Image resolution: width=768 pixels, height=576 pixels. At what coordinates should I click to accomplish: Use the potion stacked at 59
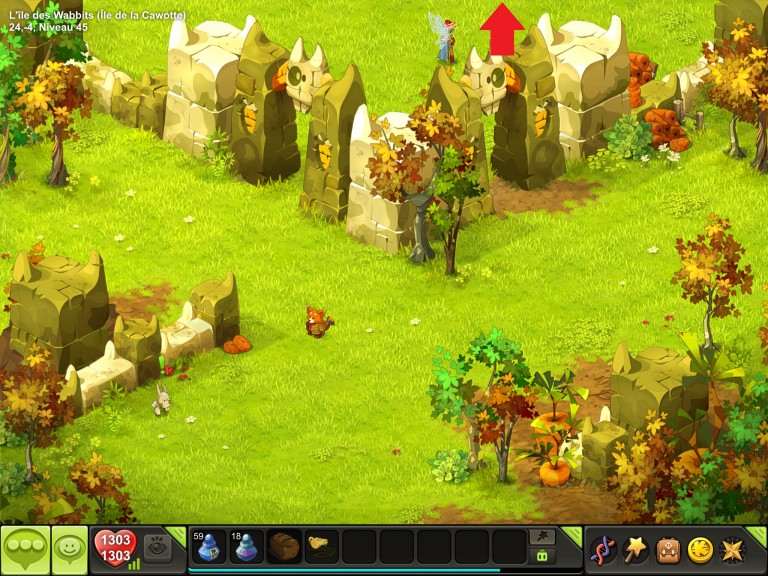tap(209, 547)
